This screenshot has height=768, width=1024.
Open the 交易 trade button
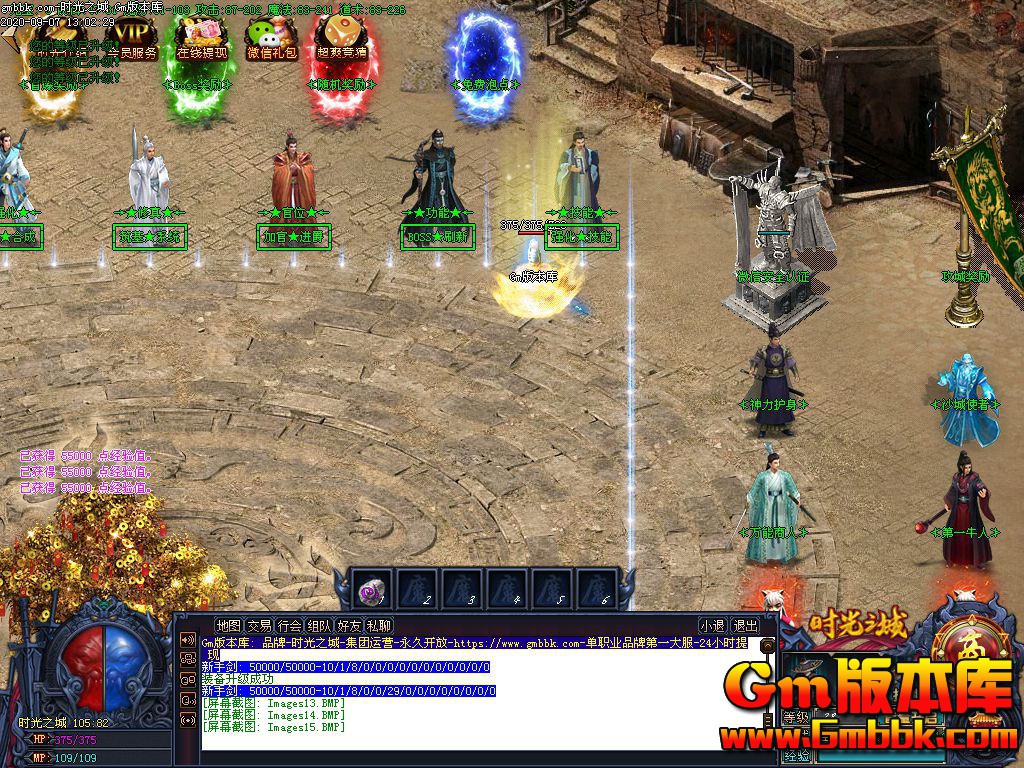pyautogui.click(x=259, y=626)
